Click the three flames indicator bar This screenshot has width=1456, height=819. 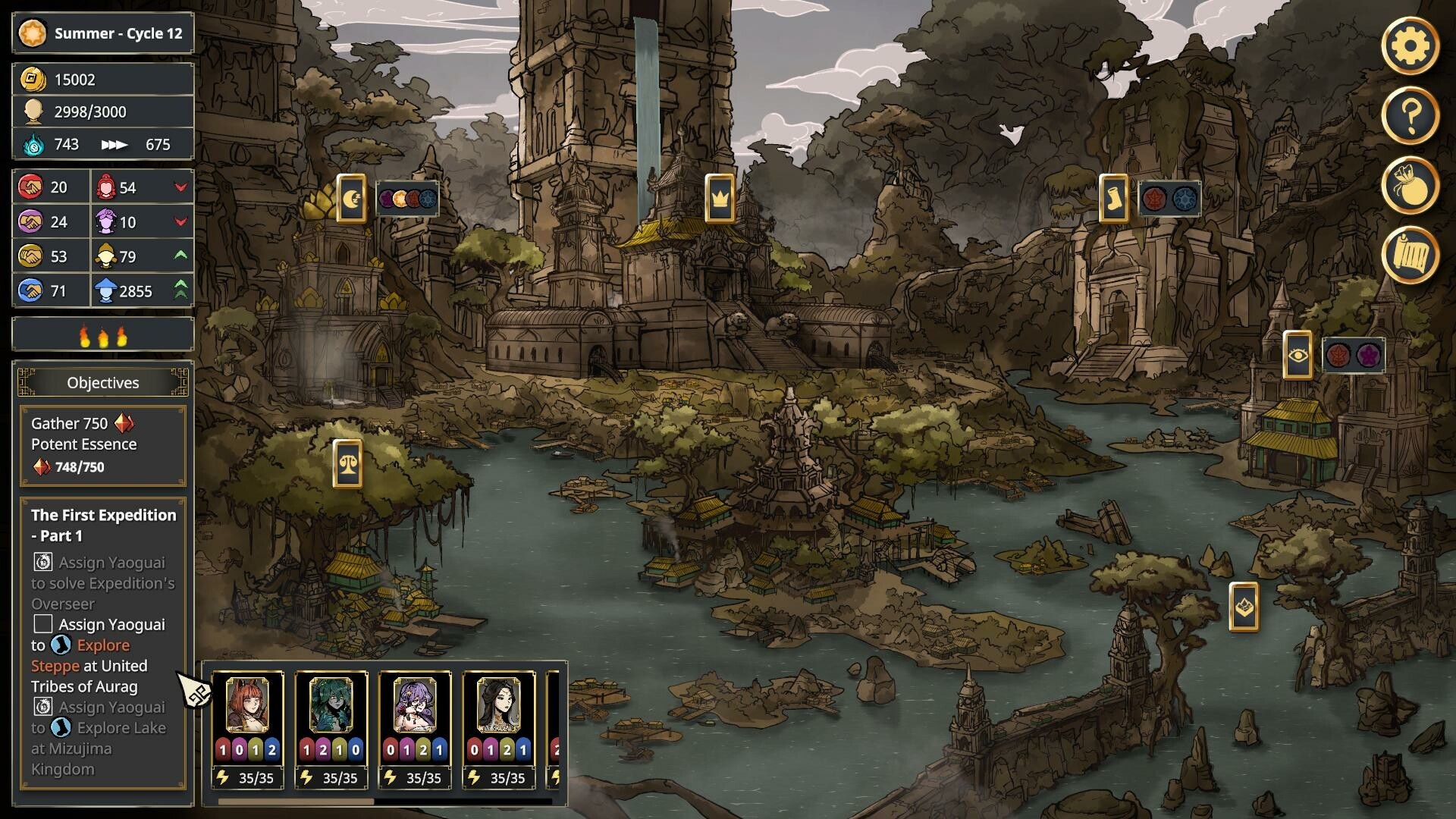click(103, 334)
